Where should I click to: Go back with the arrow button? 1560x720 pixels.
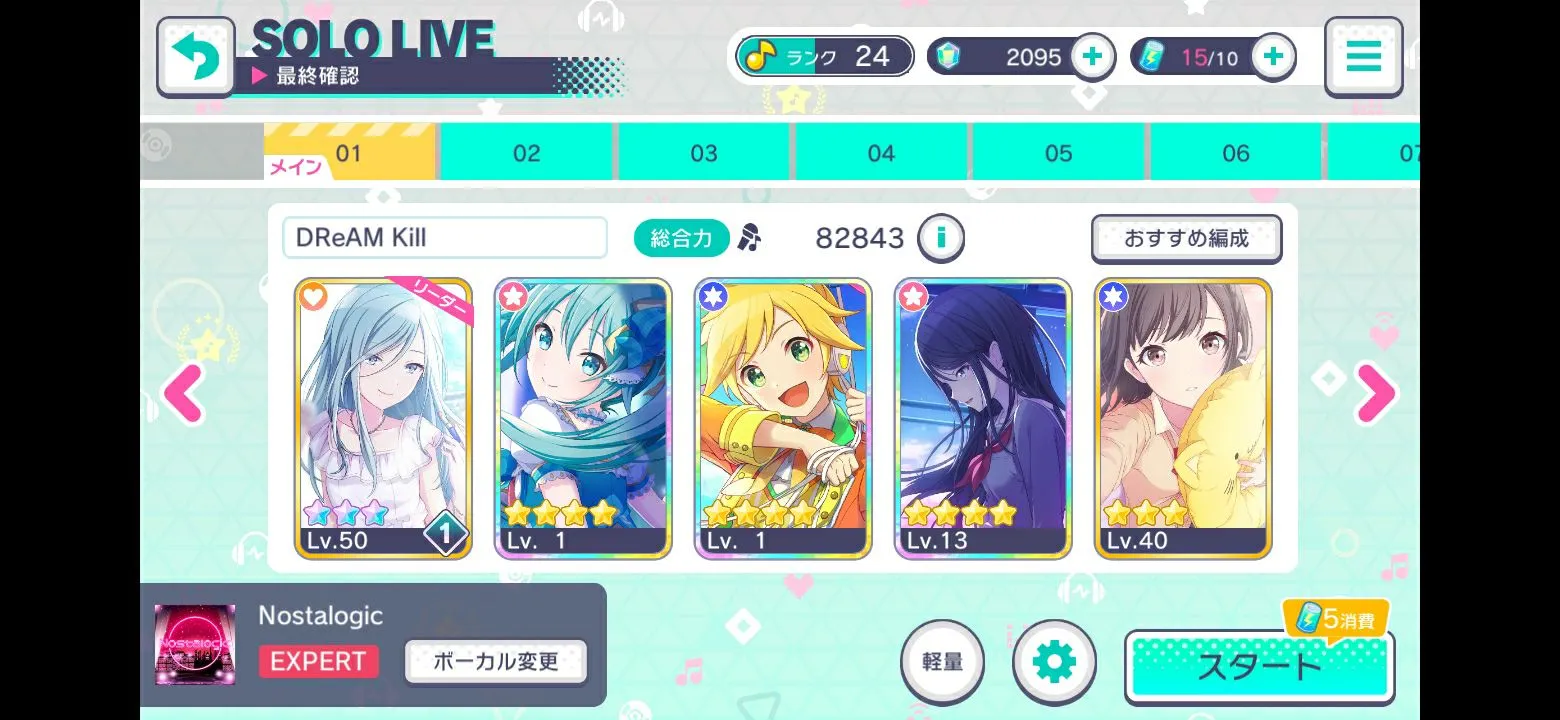(x=195, y=57)
